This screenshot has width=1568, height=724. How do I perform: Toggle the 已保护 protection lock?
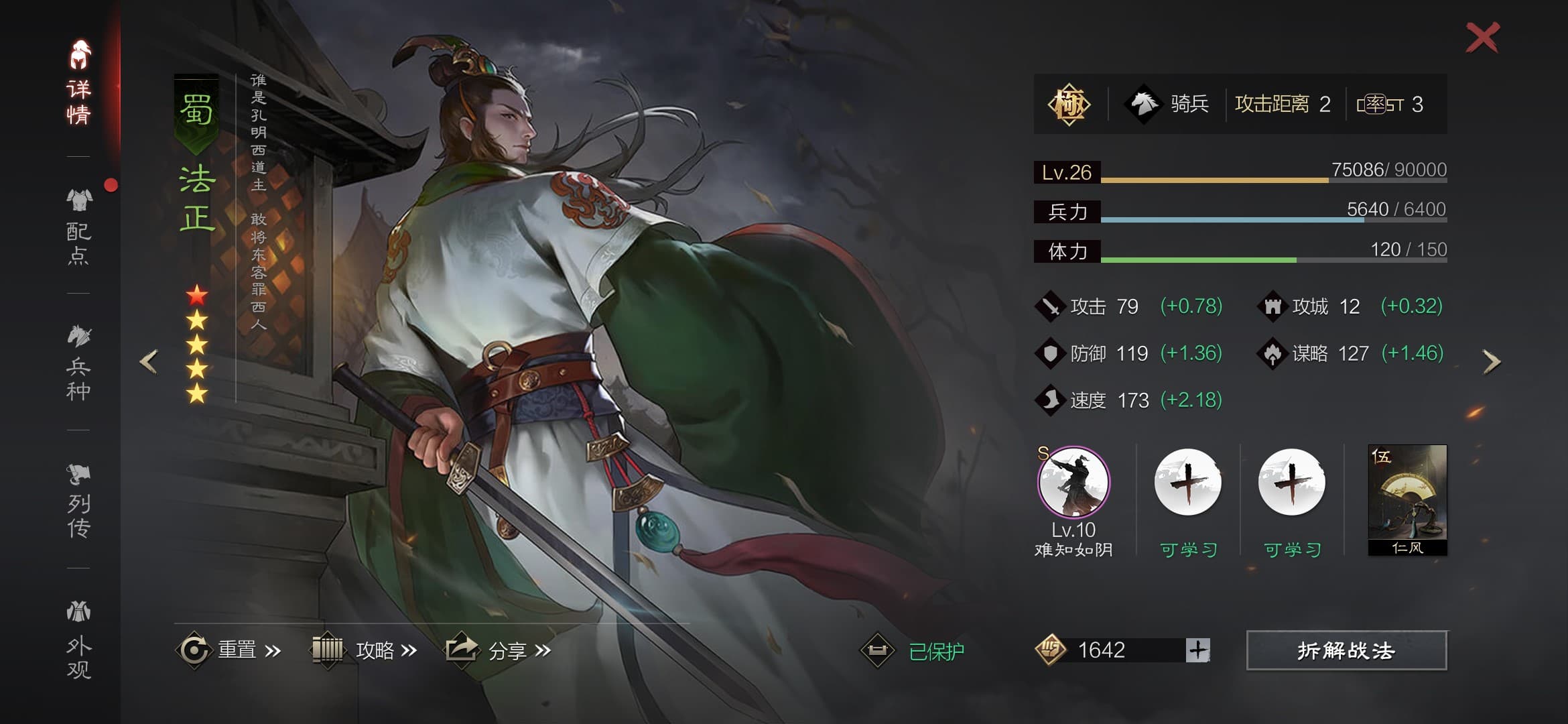tap(913, 650)
